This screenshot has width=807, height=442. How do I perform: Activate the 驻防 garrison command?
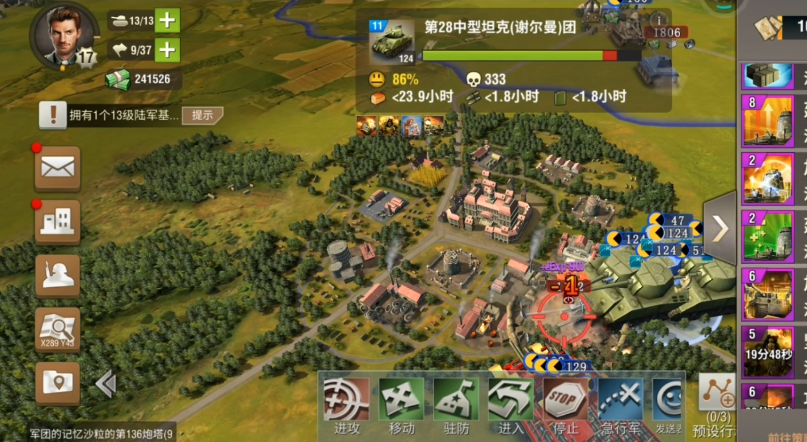pyautogui.click(x=455, y=406)
